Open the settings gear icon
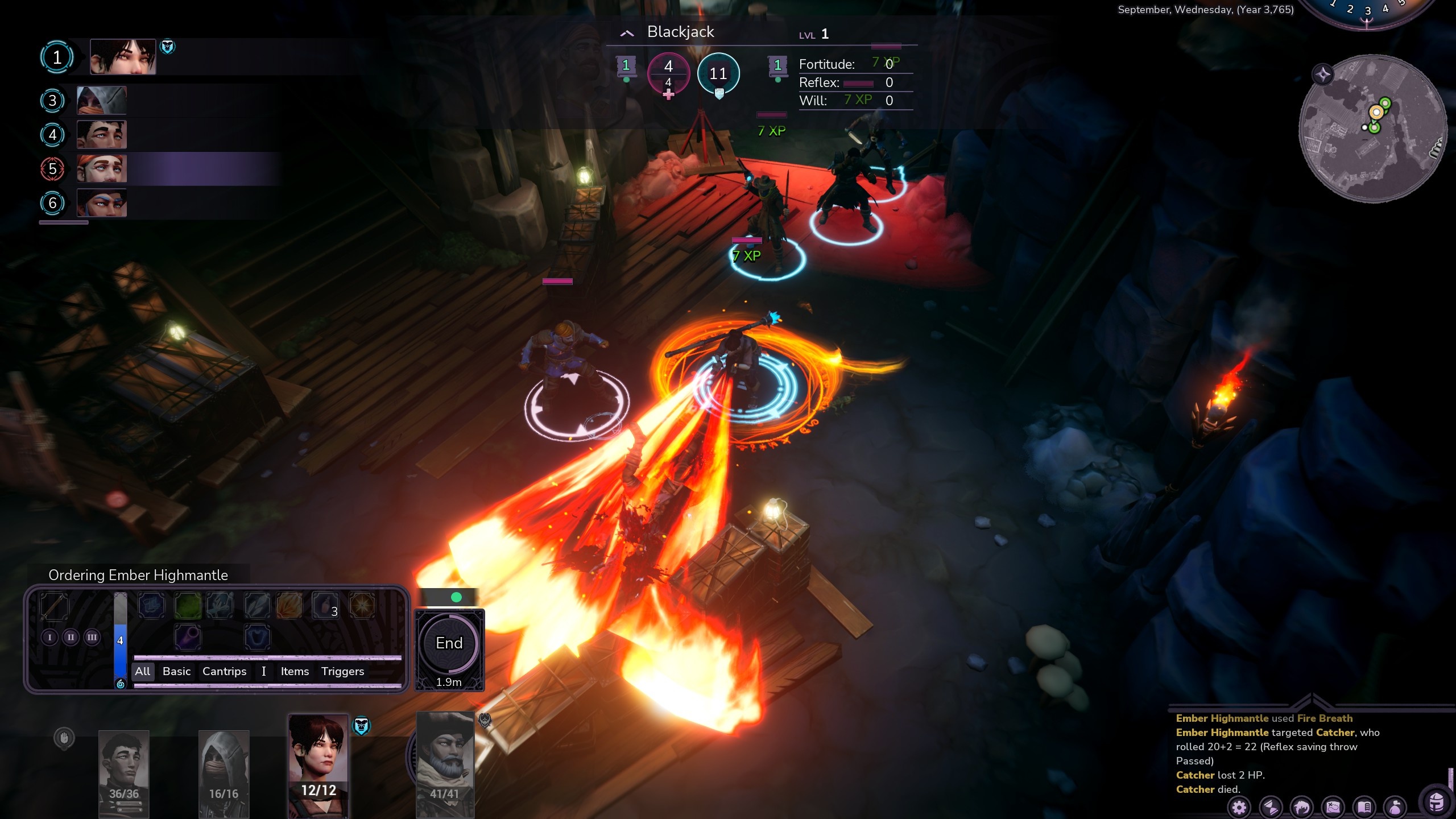1456x819 pixels. pyautogui.click(x=1239, y=808)
